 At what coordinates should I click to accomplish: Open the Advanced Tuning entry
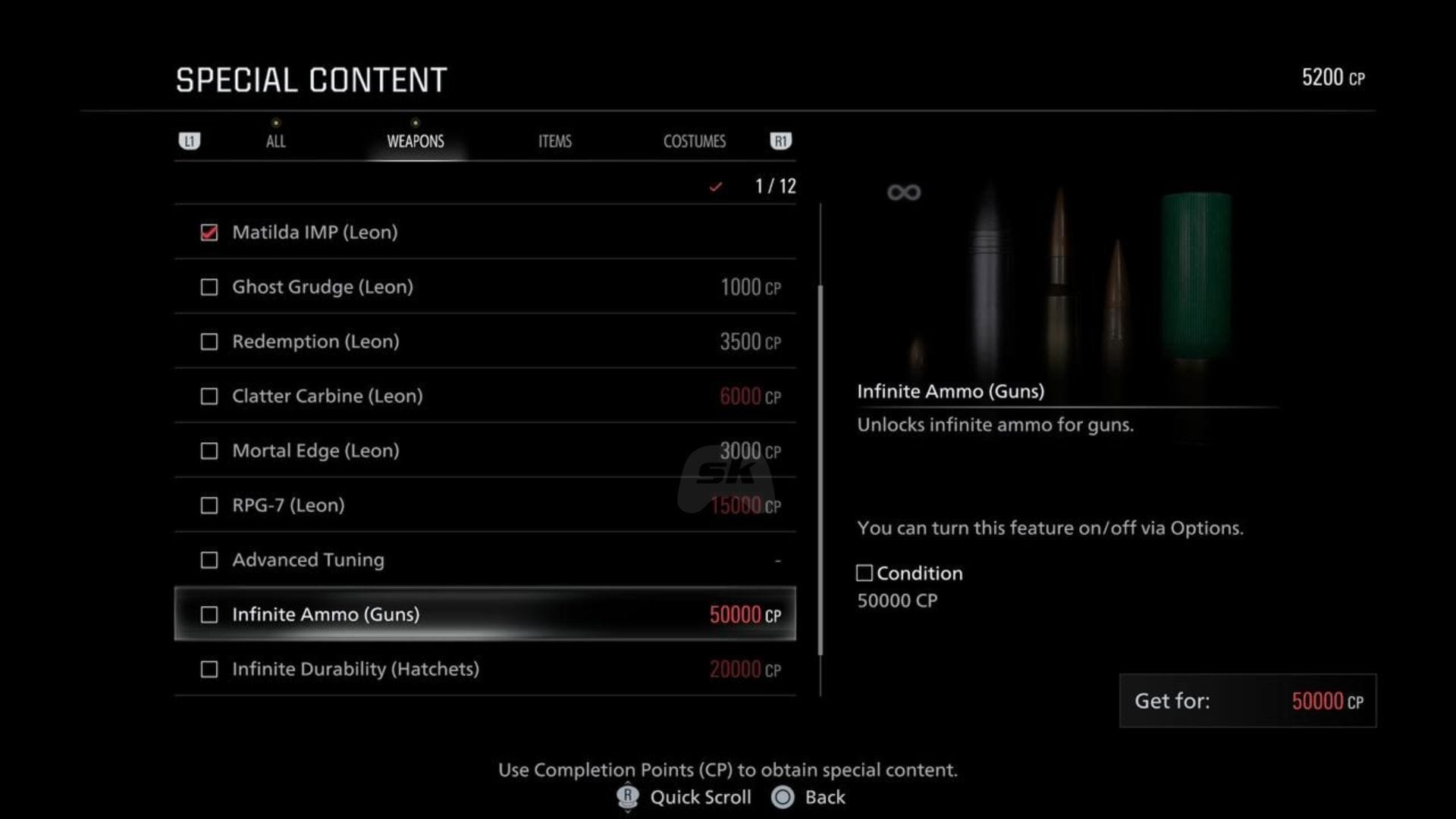pos(485,560)
